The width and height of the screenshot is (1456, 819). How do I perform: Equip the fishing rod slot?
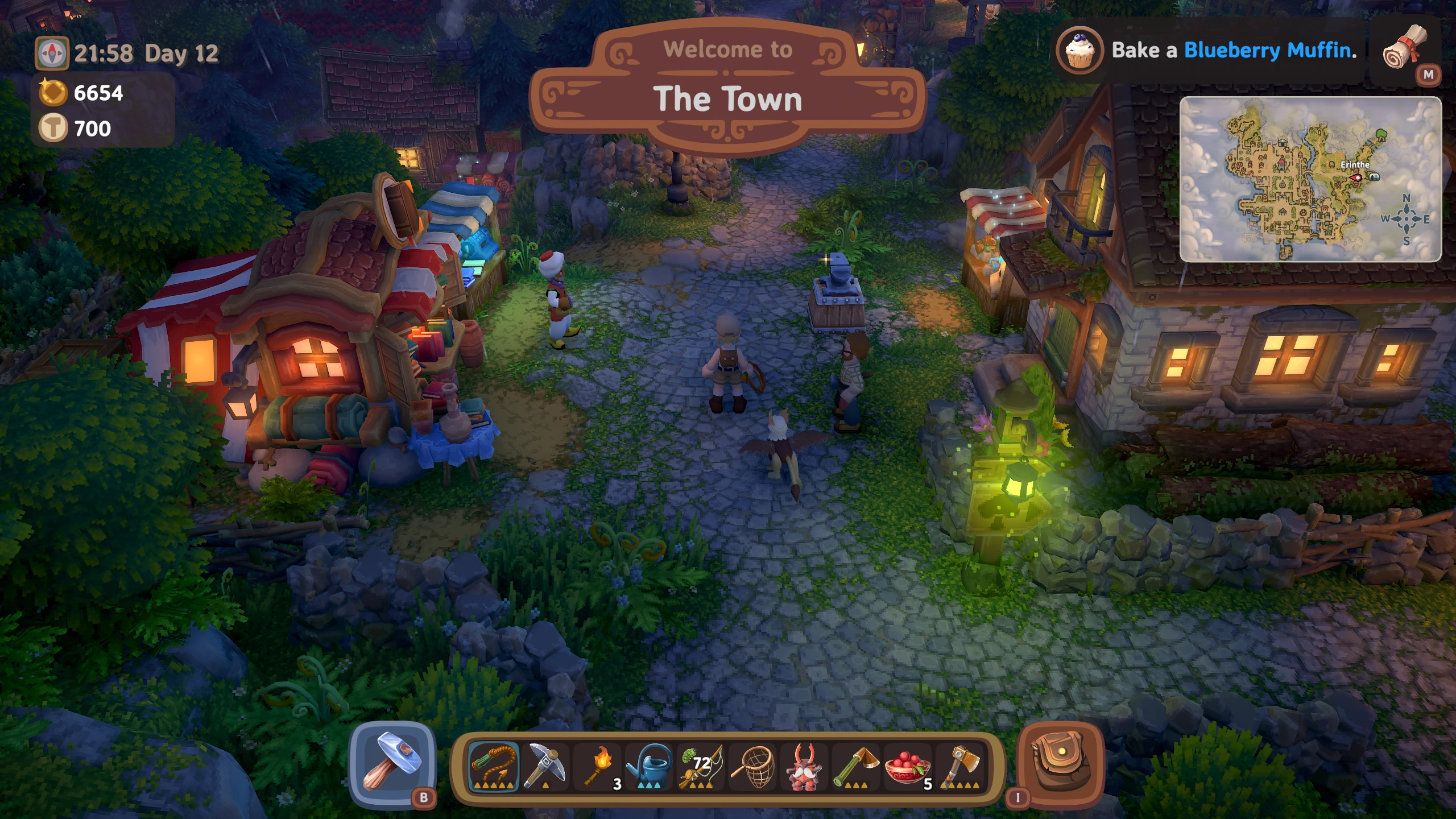[x=701, y=767]
